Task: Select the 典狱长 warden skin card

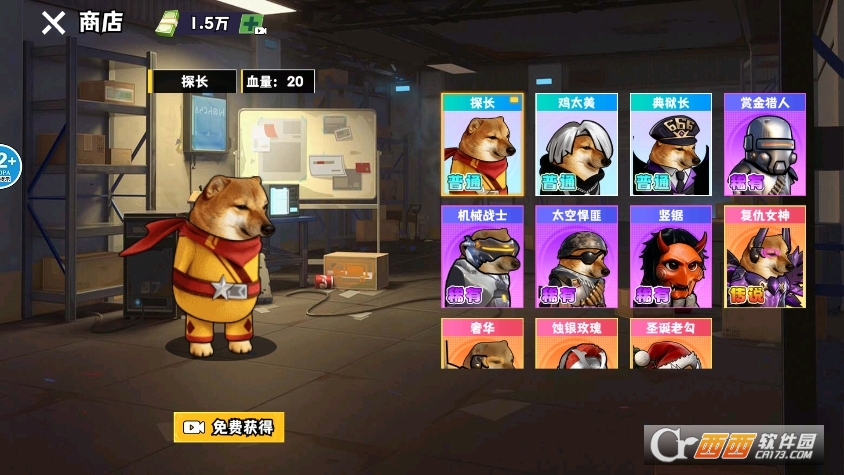Action: (x=671, y=144)
